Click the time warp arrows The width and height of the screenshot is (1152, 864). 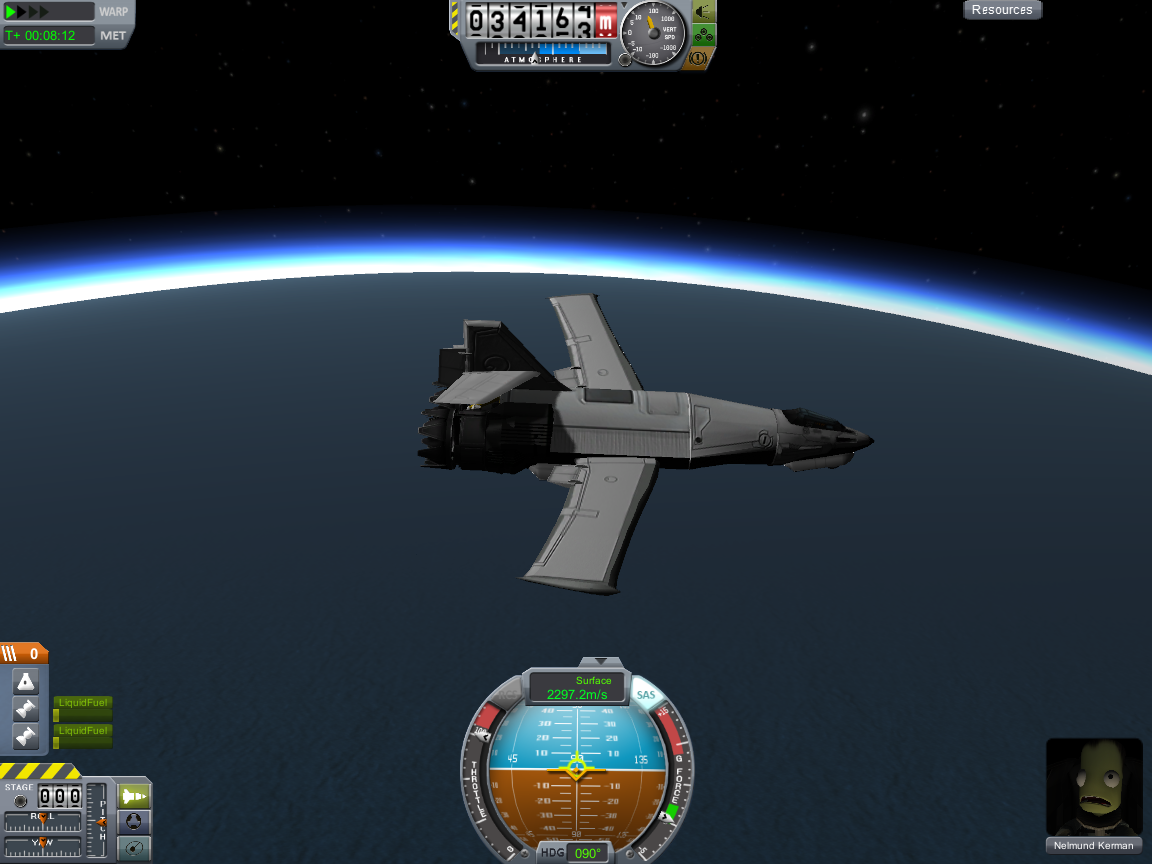[28, 12]
